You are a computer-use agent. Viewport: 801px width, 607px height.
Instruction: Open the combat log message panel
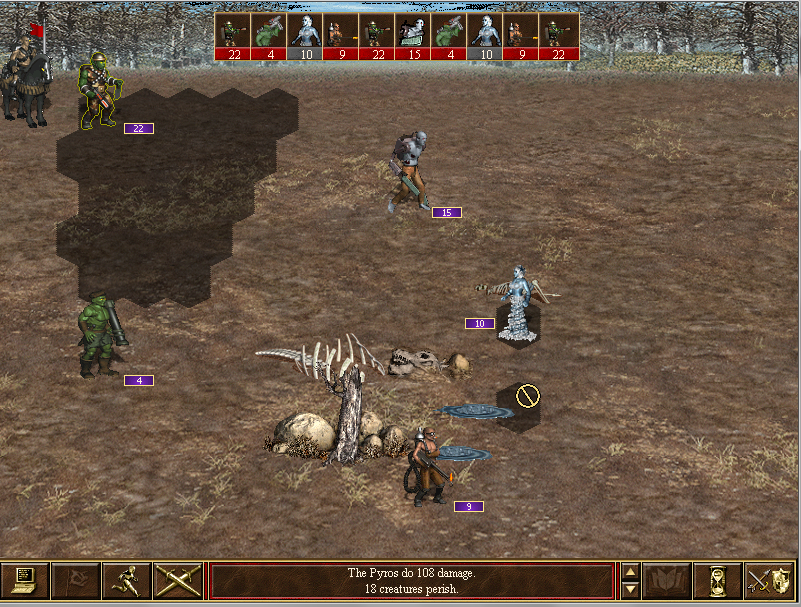[411, 581]
